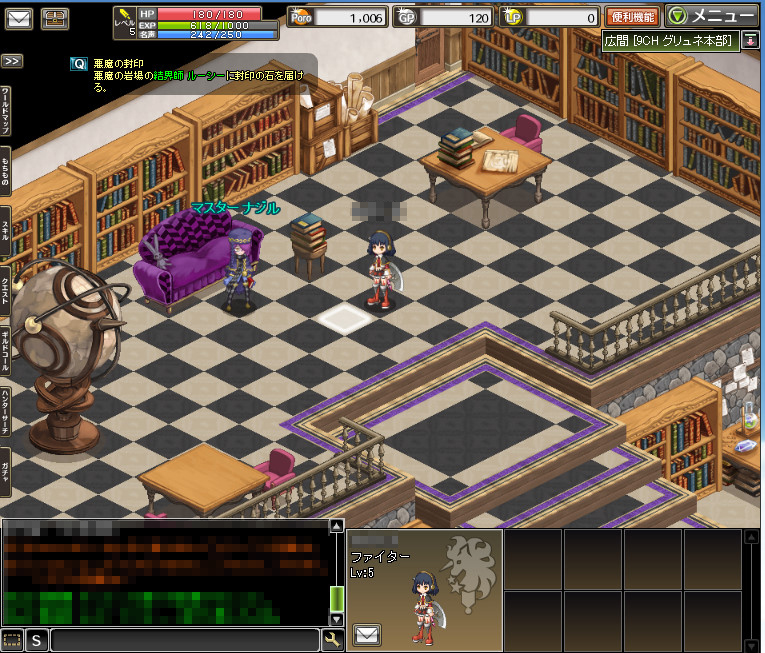Expand the side panel with >> arrow
The image size is (765, 653).
point(12,61)
